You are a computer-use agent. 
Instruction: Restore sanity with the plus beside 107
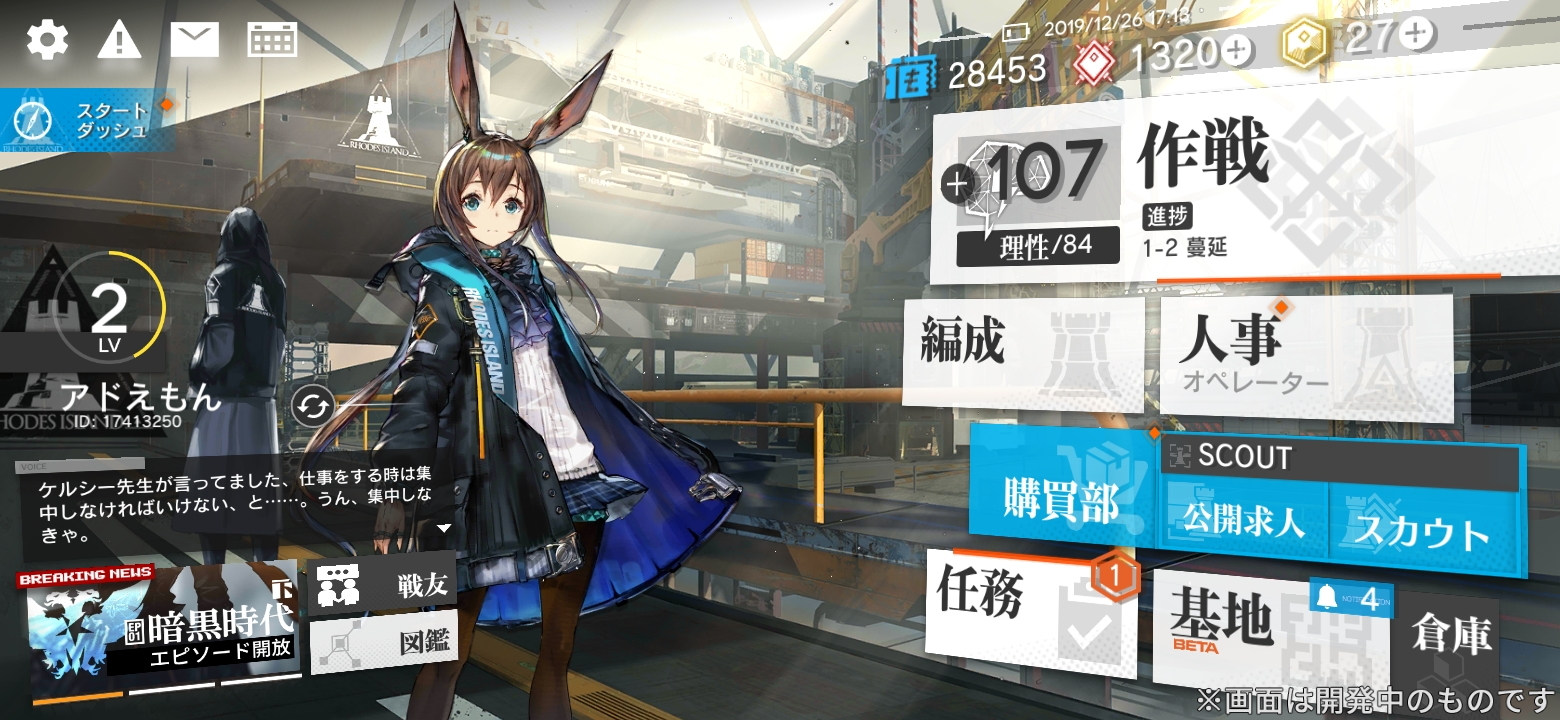coord(957,183)
